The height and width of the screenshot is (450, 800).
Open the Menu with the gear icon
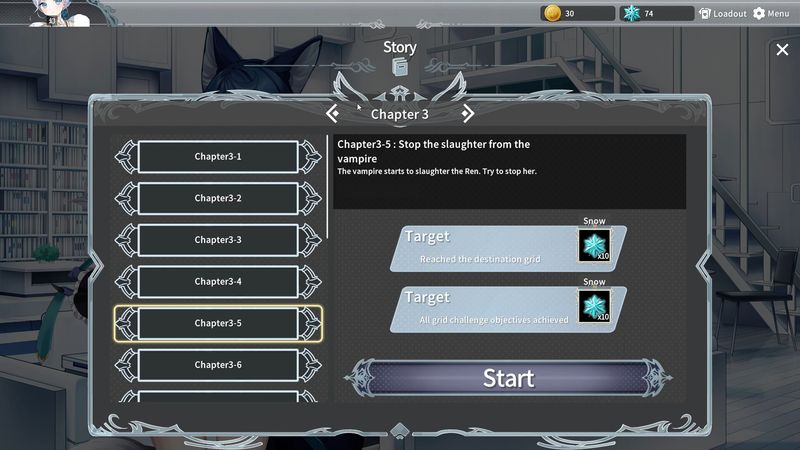click(x=771, y=14)
